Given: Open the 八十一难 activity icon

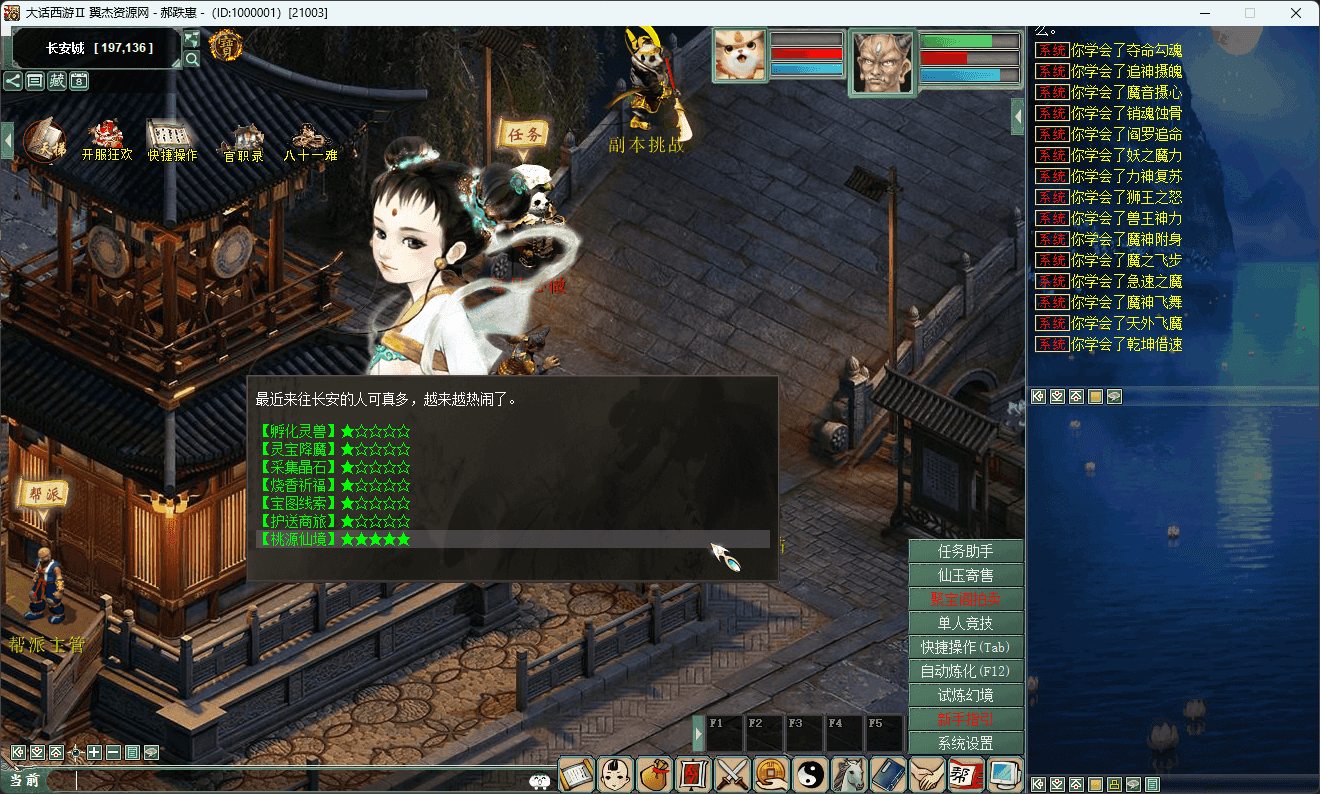Looking at the screenshot, I should pos(310,141).
